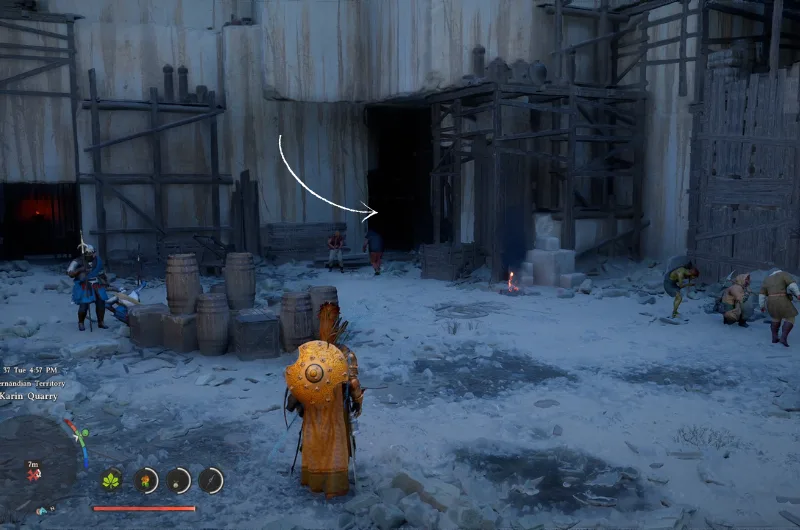Viewport: 800px width, 530px height.
Task: Select the spear weapon slot
Action: 210,481
